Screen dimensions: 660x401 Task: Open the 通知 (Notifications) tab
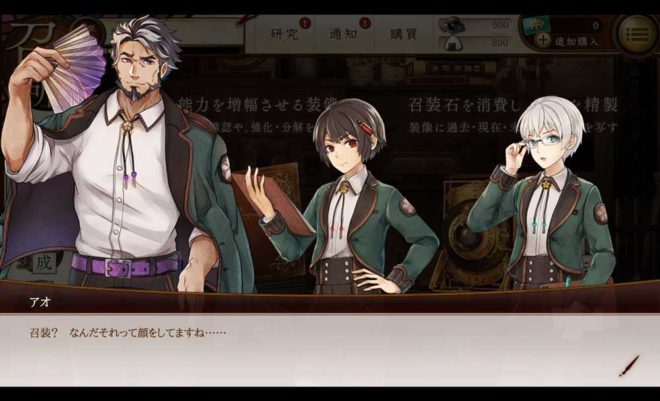343,33
